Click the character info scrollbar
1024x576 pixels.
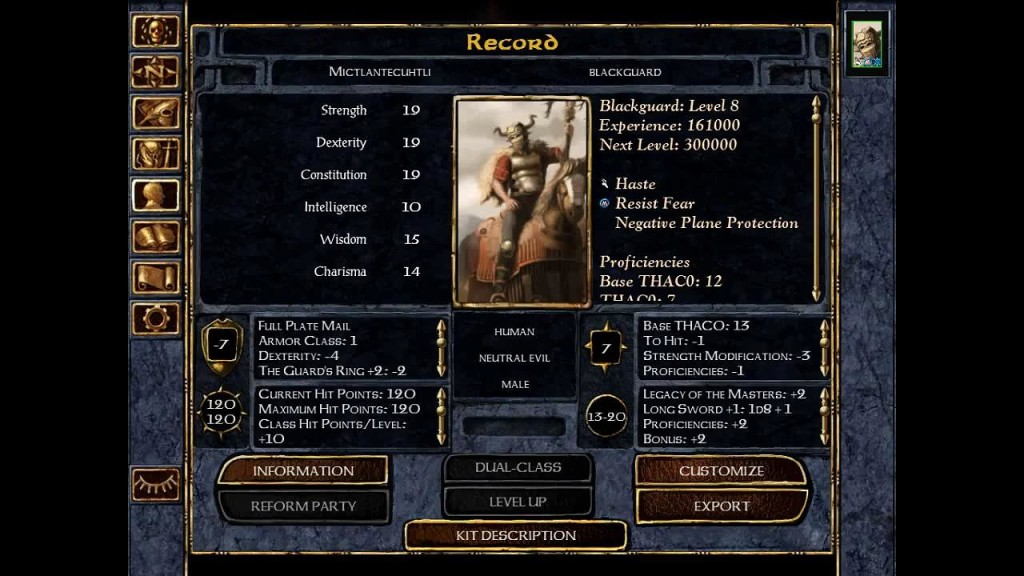click(x=816, y=198)
